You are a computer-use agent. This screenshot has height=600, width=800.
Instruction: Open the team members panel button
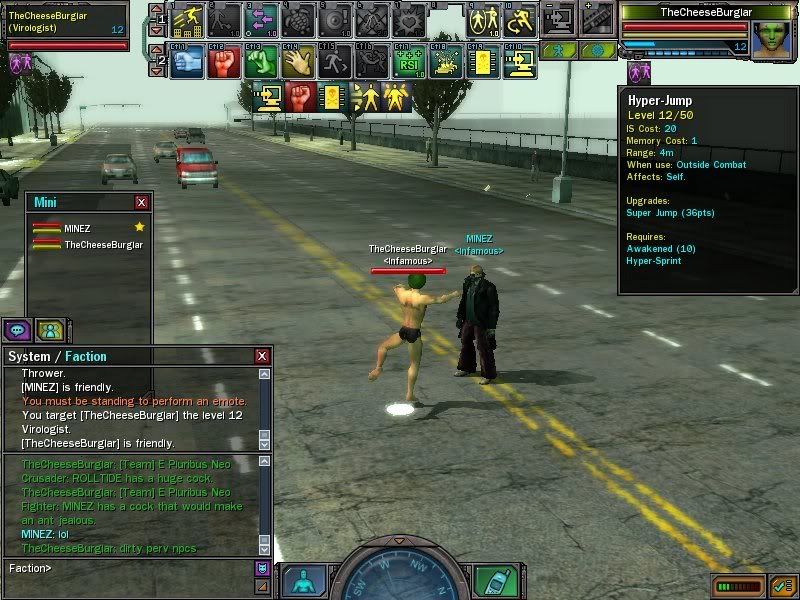(x=49, y=330)
